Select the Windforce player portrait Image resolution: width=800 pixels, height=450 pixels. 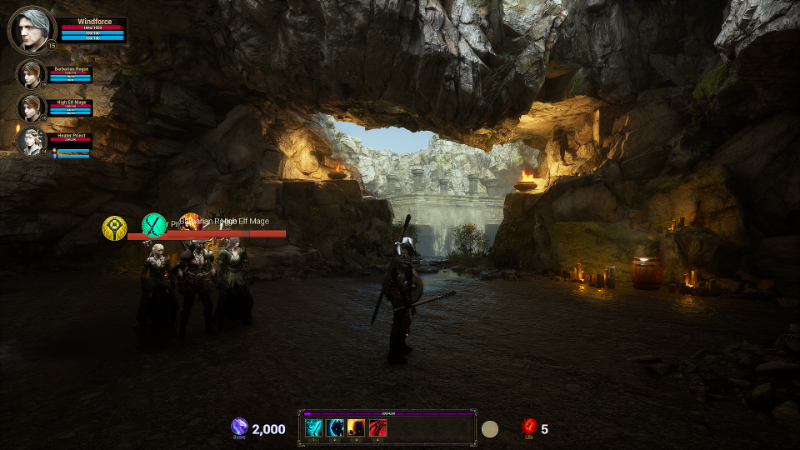point(29,29)
